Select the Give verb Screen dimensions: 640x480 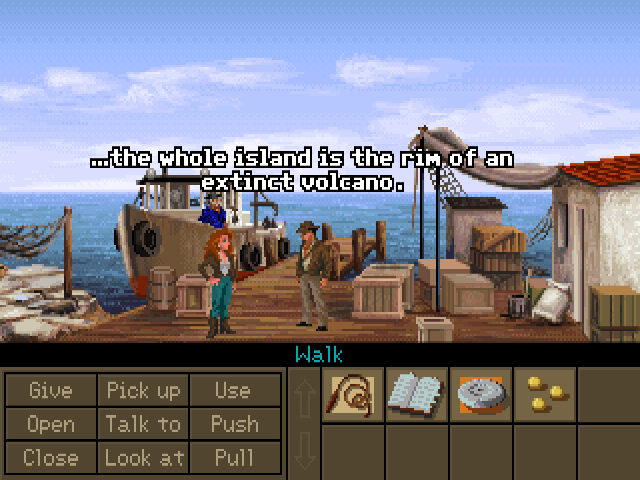click(x=50, y=390)
